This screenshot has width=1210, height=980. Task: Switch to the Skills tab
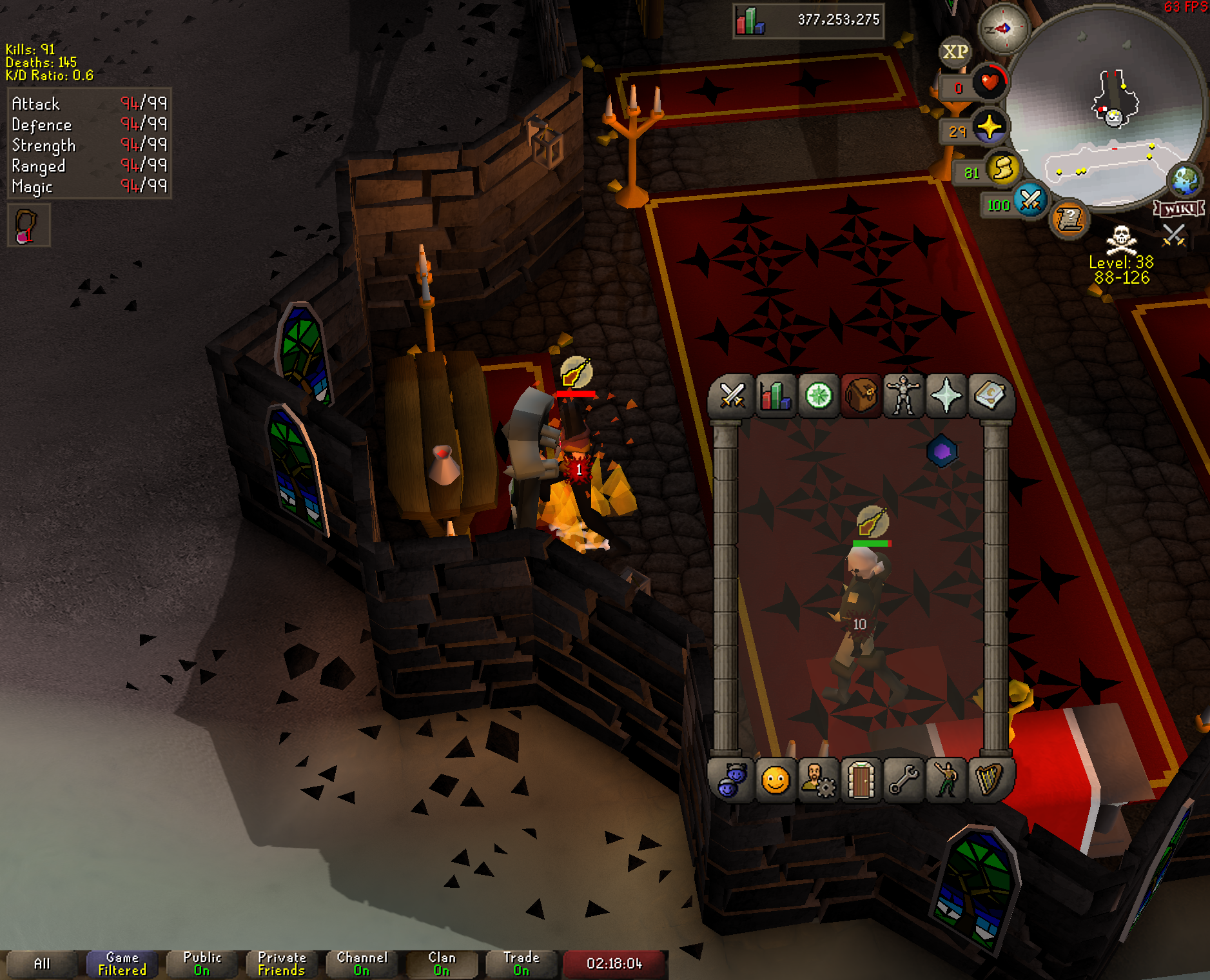[x=776, y=396]
